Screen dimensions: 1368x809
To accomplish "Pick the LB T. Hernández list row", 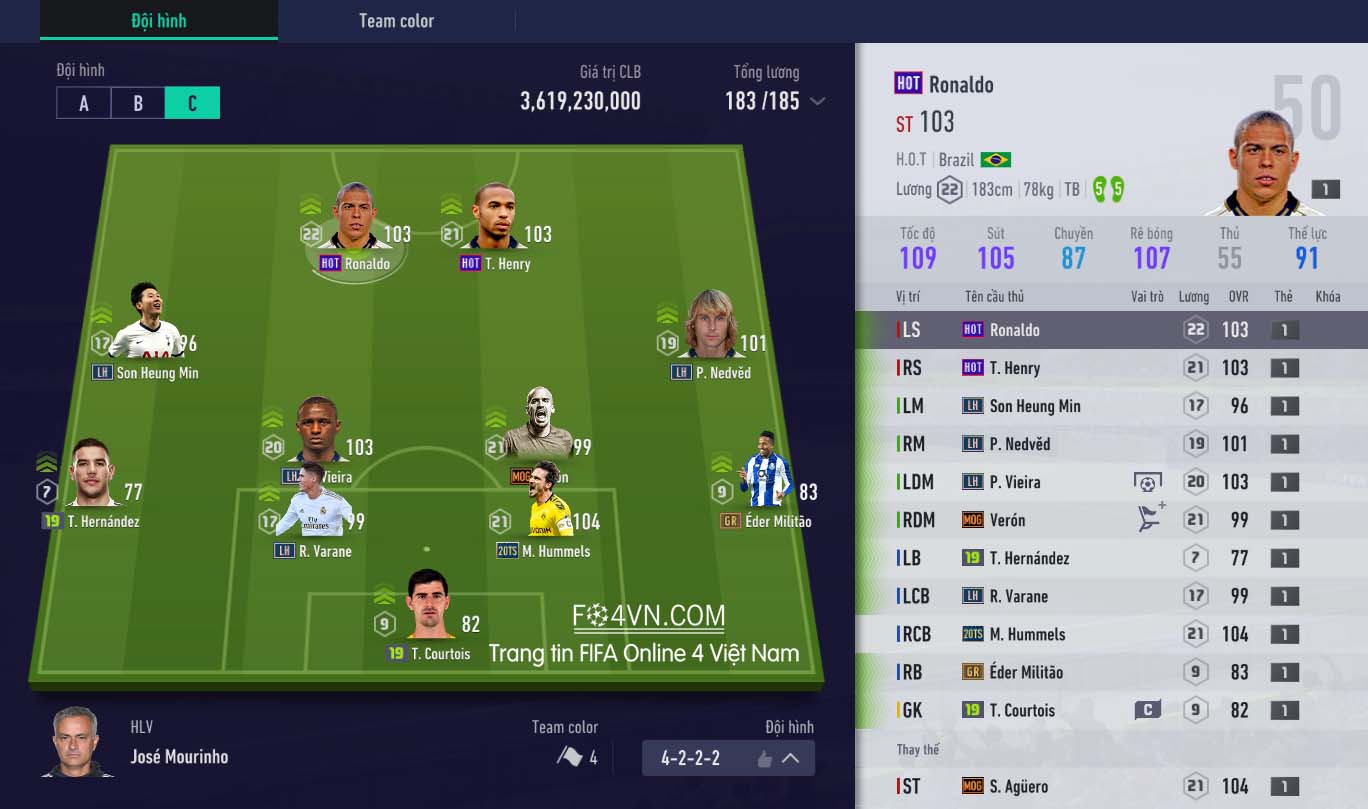I will click(x=1111, y=558).
